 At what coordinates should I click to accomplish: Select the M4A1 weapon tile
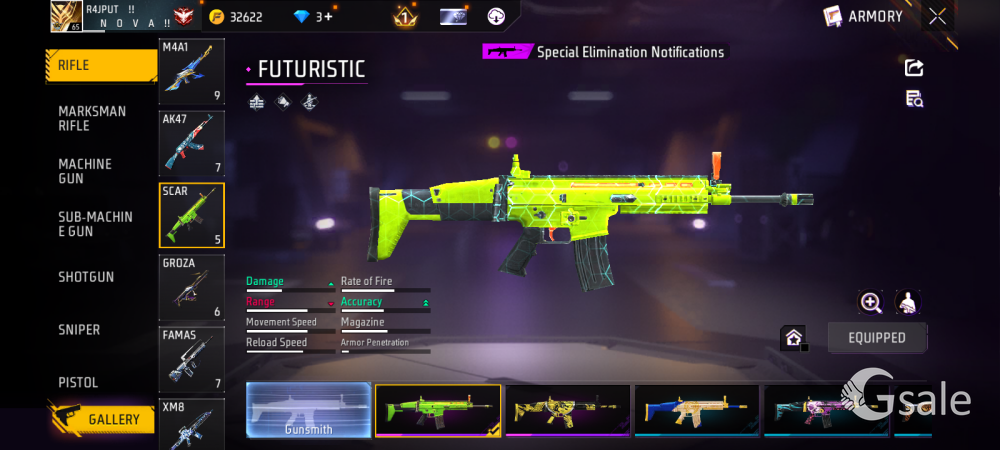tap(192, 72)
